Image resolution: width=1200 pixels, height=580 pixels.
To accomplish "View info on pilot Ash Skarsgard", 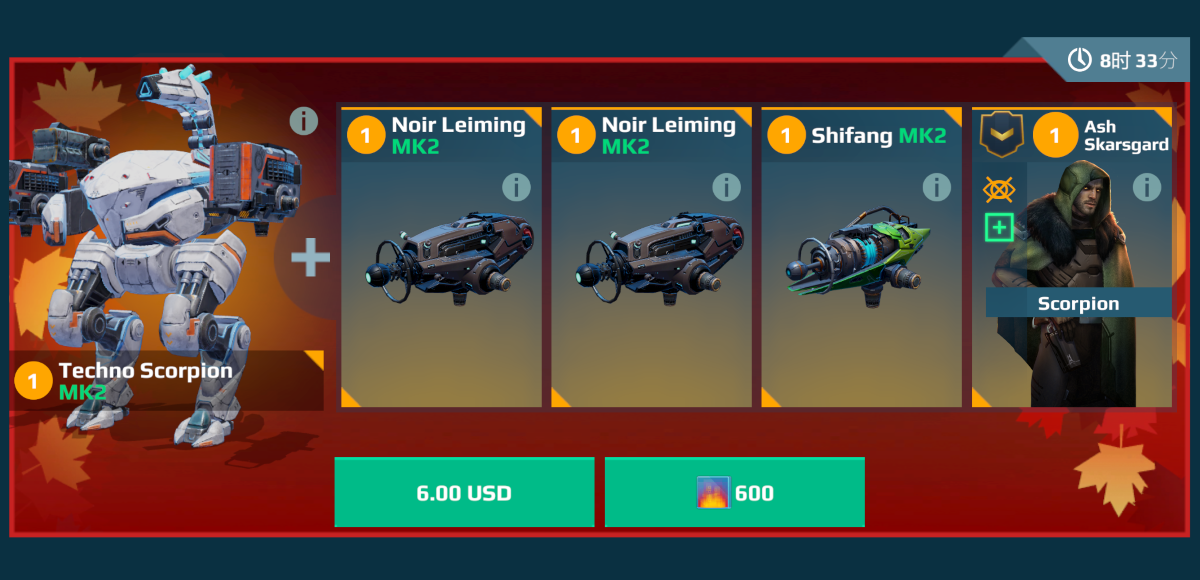I will tap(1146, 187).
